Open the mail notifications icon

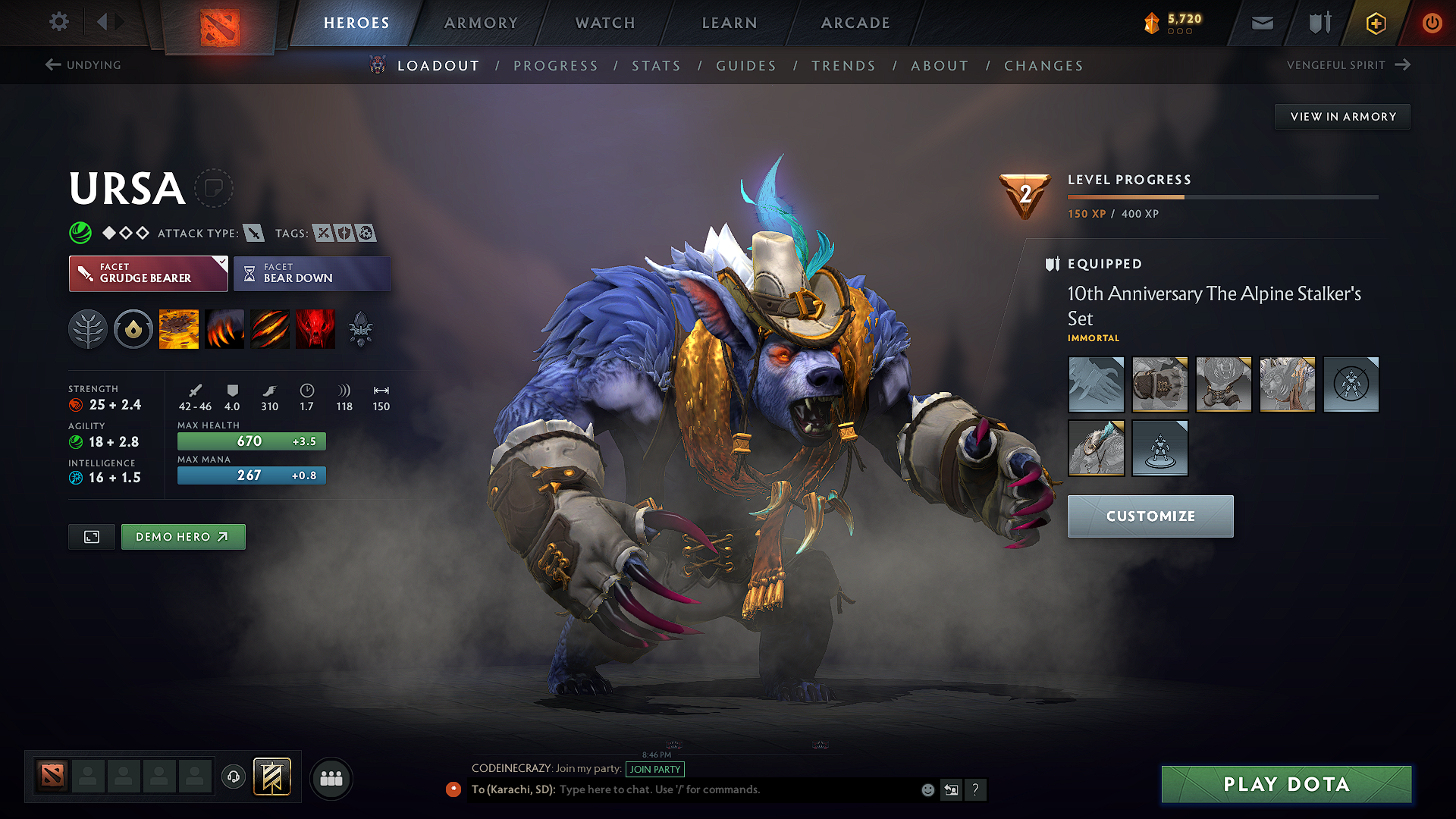[x=1261, y=23]
